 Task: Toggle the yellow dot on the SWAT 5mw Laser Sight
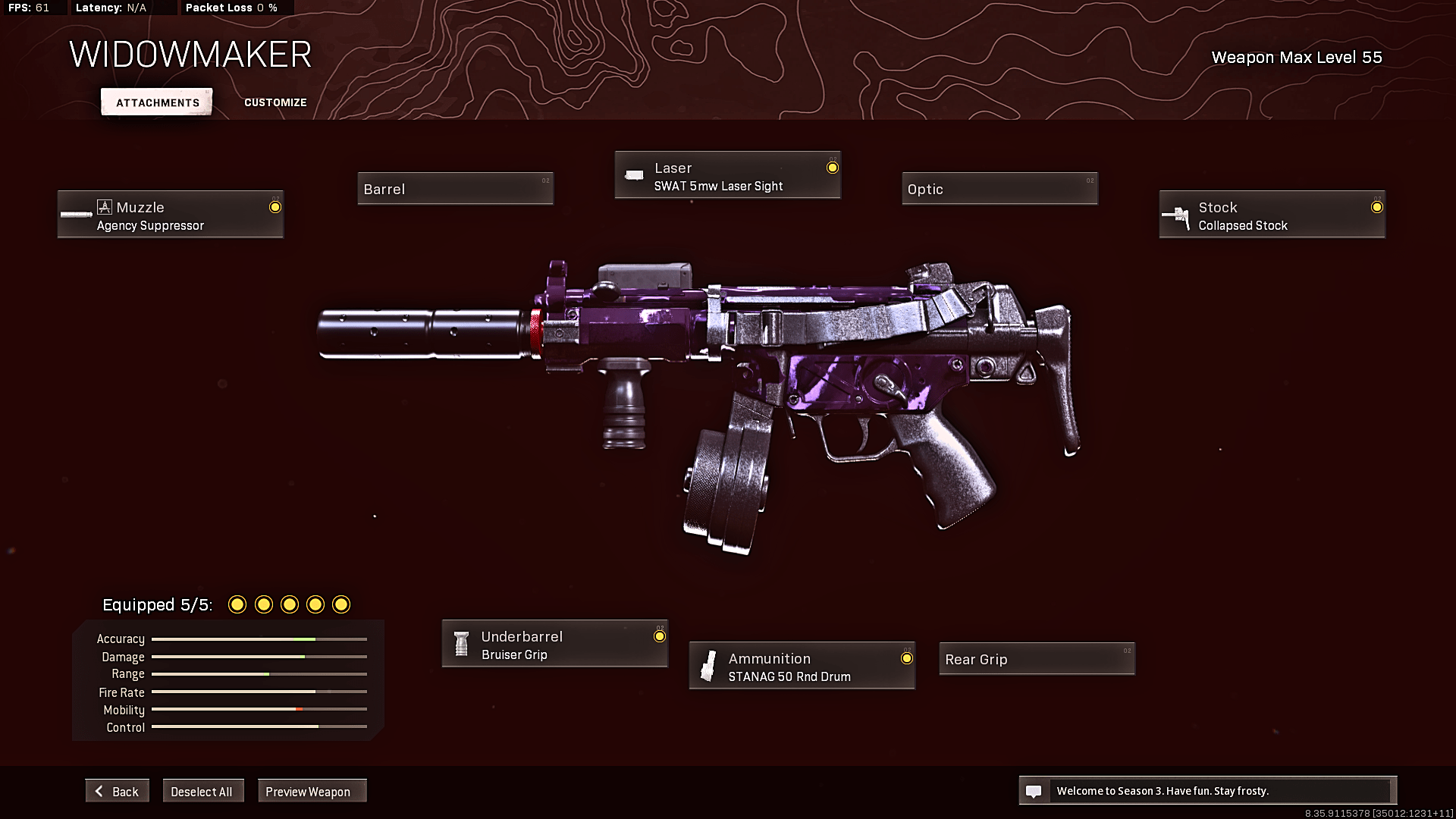pos(832,166)
